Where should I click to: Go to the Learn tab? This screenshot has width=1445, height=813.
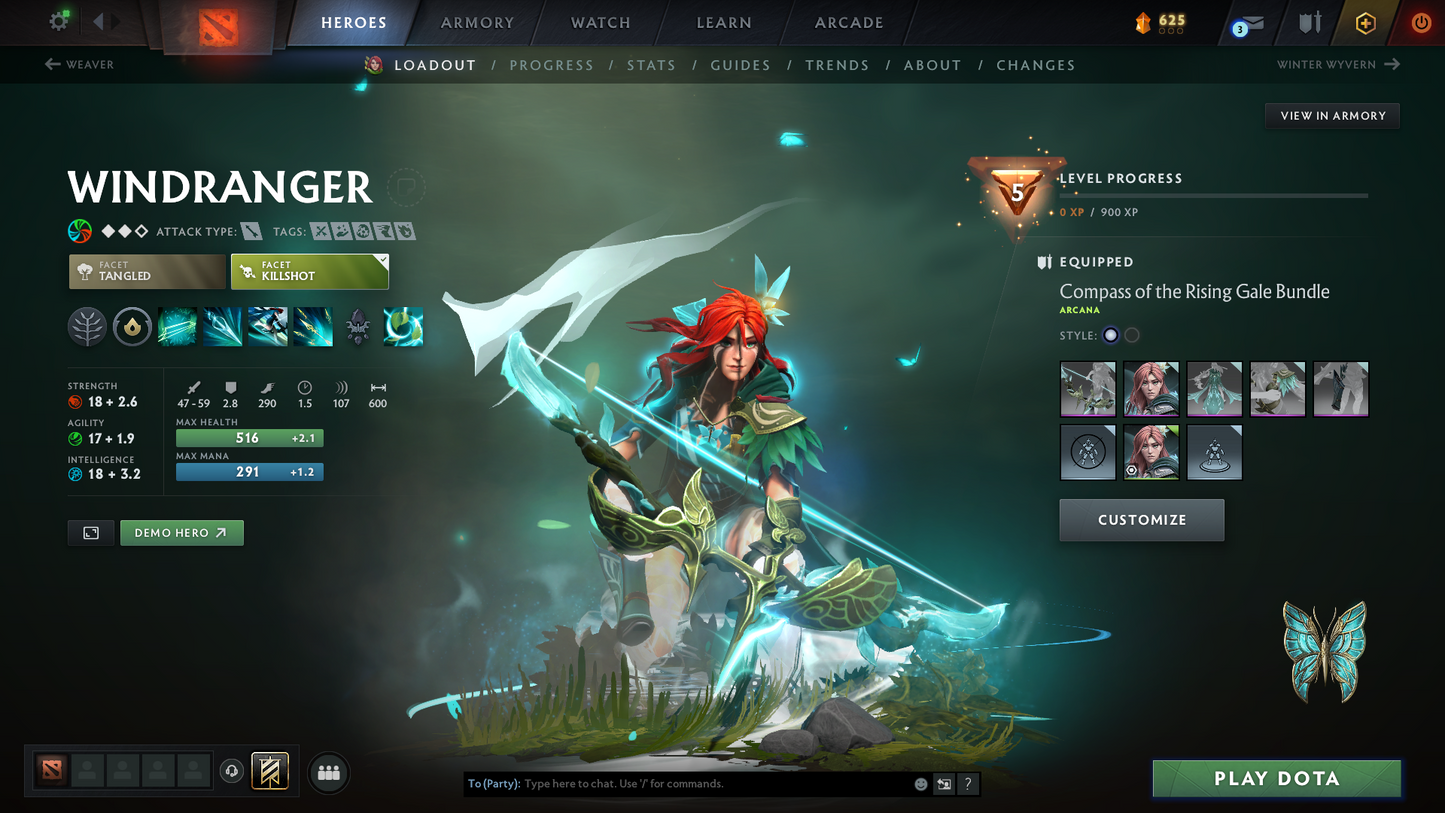click(723, 23)
